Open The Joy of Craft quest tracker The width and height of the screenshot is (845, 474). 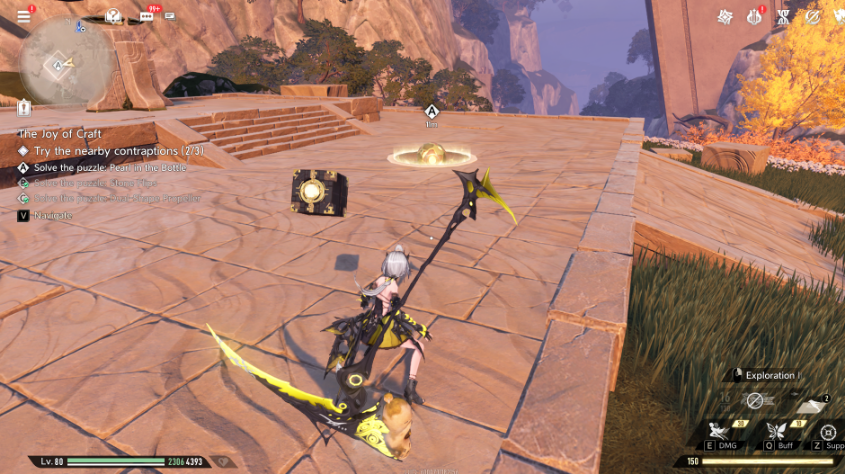[60, 133]
